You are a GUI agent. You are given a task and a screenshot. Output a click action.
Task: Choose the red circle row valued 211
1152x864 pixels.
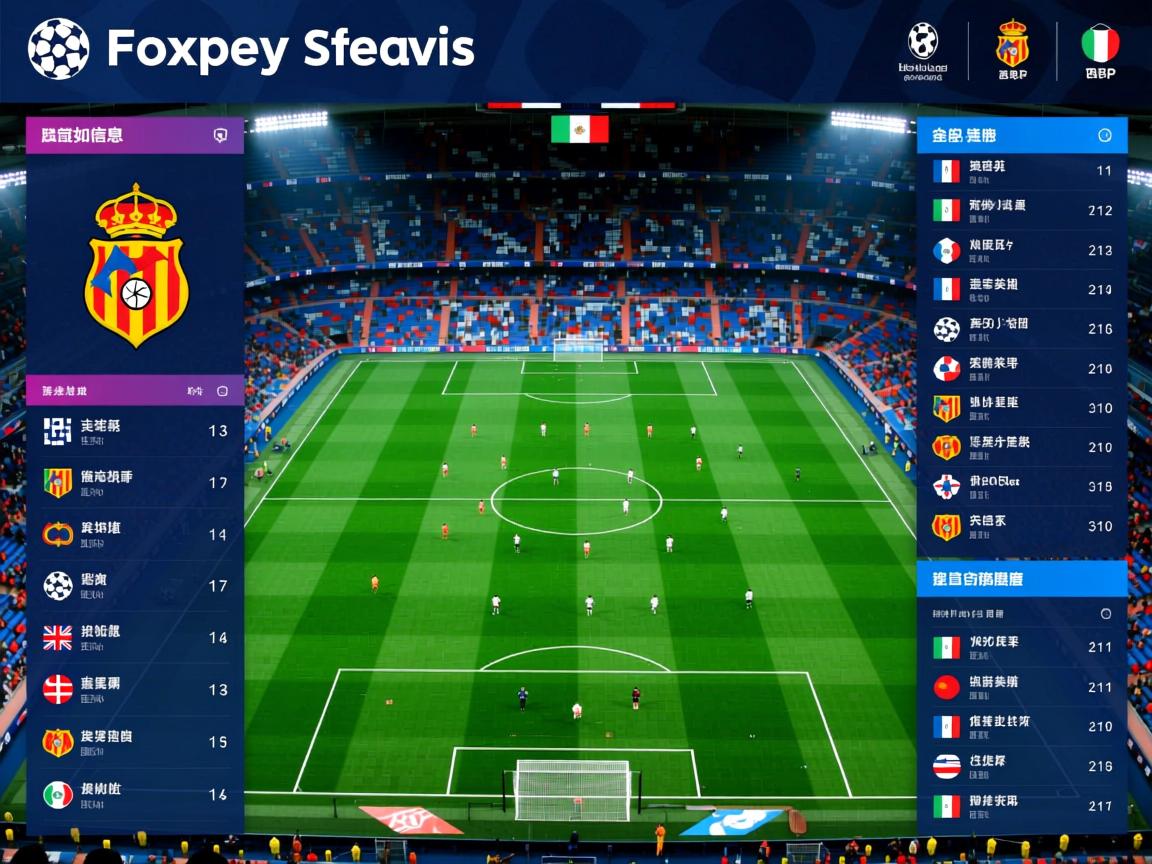click(x=1022, y=686)
